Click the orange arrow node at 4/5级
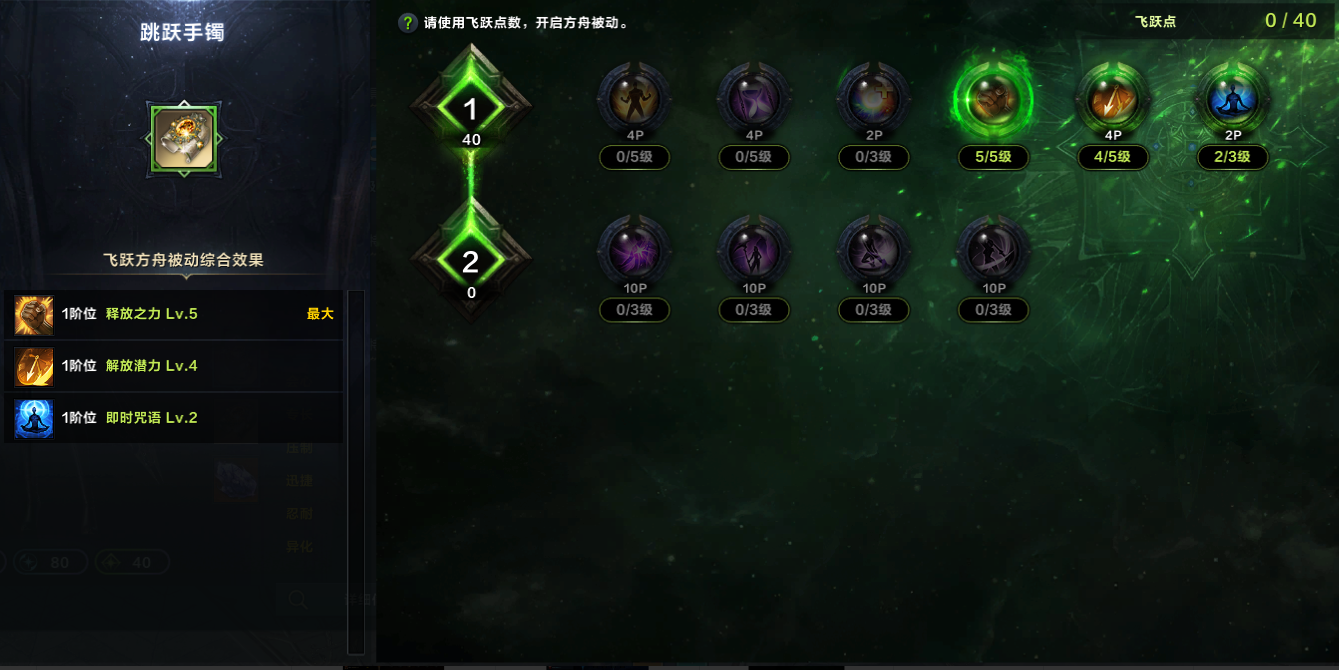 1113,99
